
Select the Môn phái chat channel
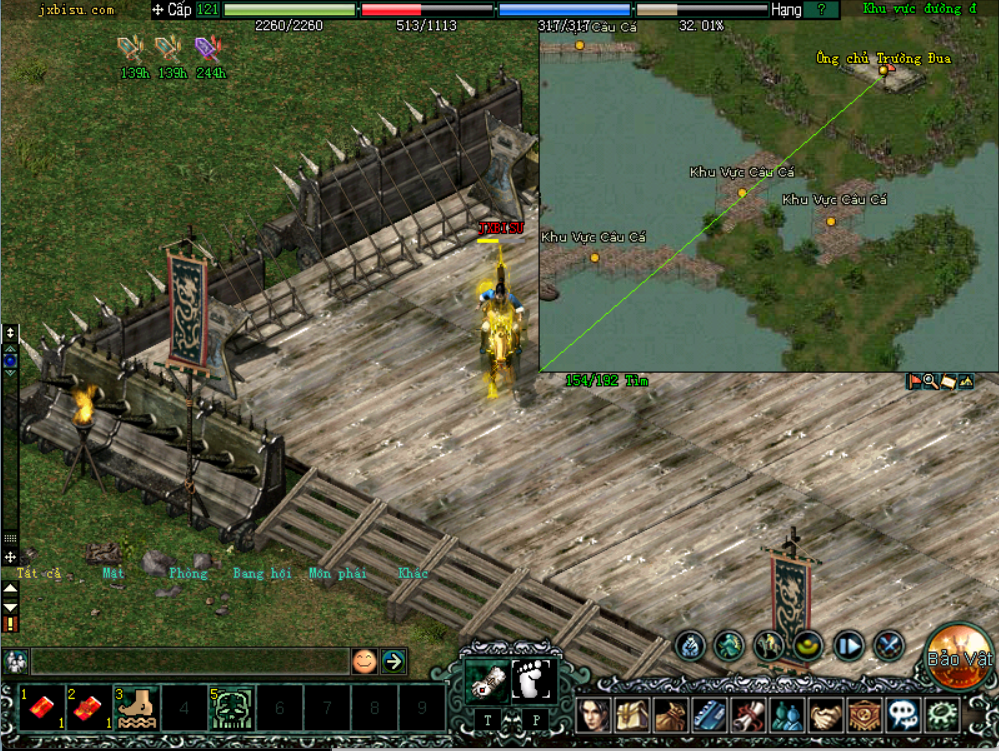(x=337, y=573)
